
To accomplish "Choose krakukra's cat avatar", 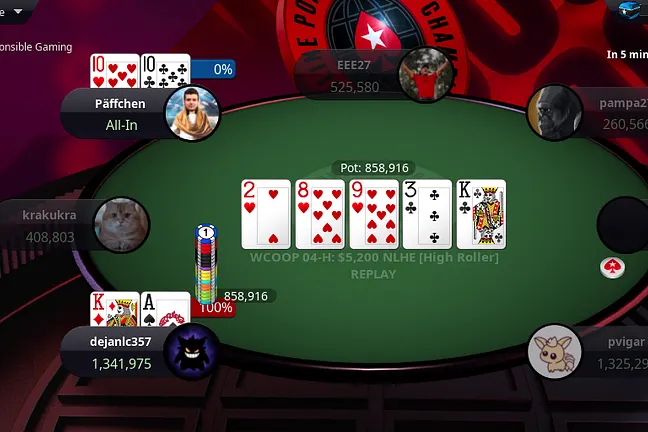I will [122, 225].
